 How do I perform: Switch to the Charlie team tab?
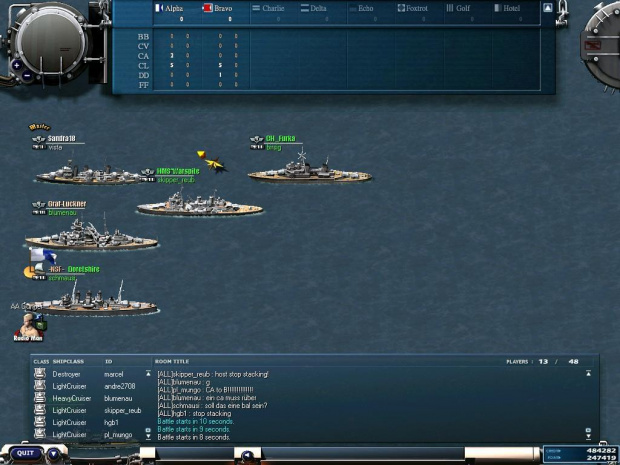pos(274,8)
